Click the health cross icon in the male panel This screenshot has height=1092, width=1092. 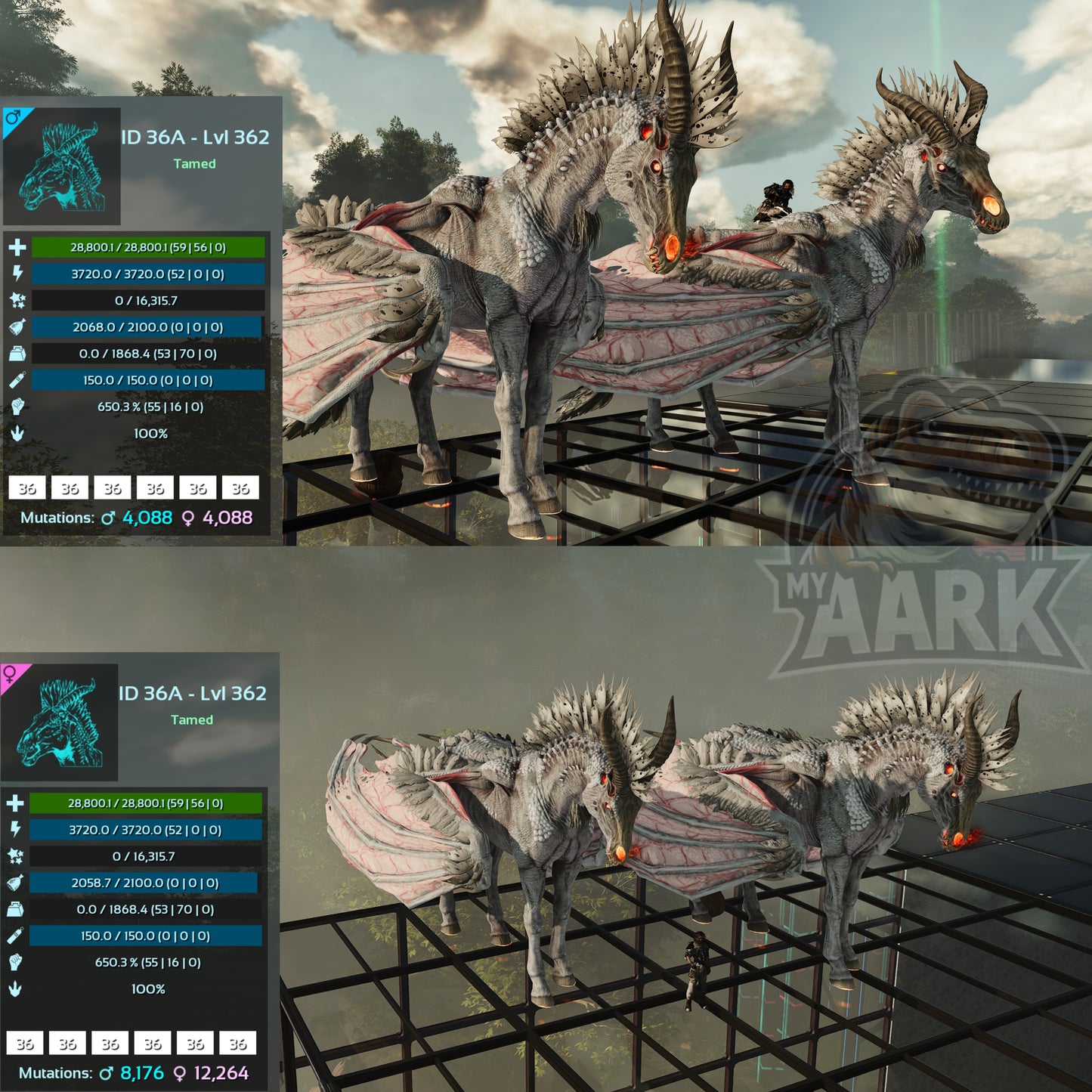(17, 247)
